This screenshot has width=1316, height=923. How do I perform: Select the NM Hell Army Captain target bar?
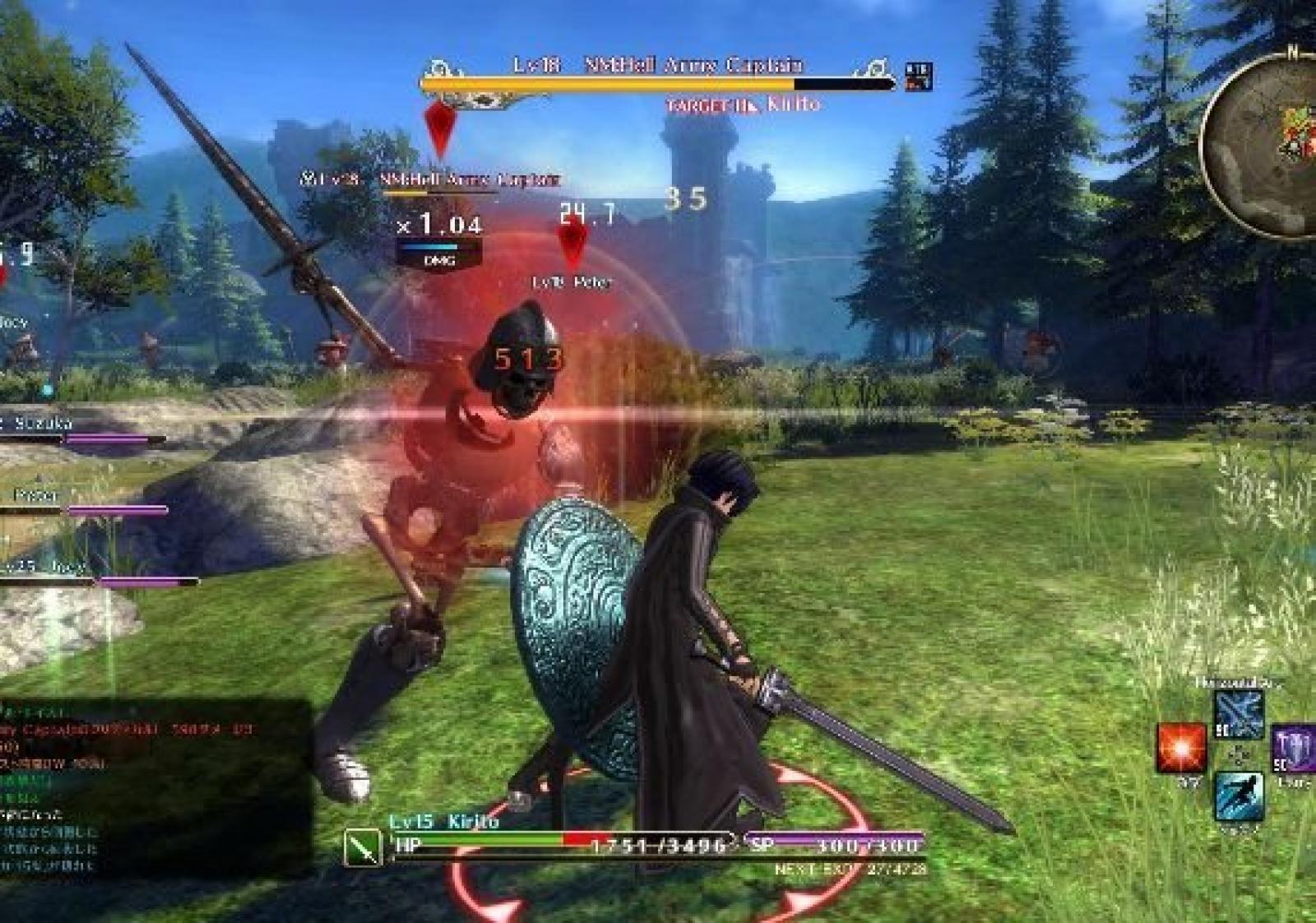pos(658,82)
